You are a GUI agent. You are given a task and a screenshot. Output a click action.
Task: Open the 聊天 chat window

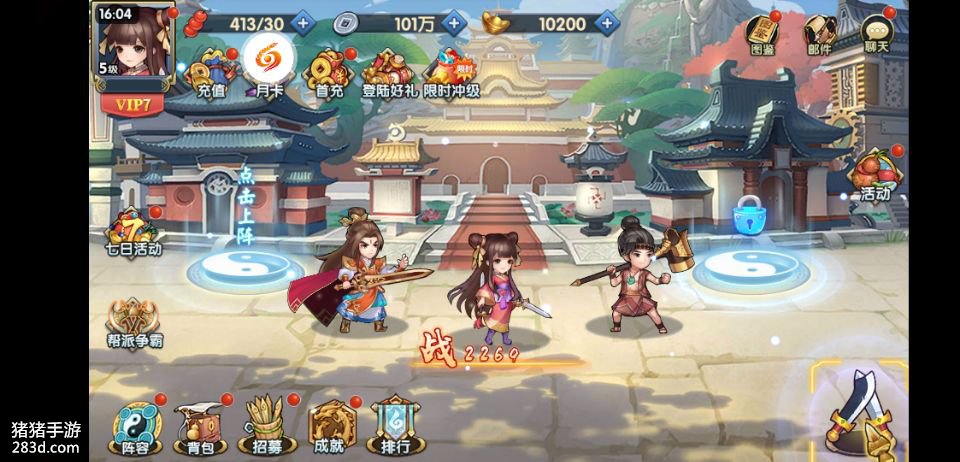[x=877, y=36]
